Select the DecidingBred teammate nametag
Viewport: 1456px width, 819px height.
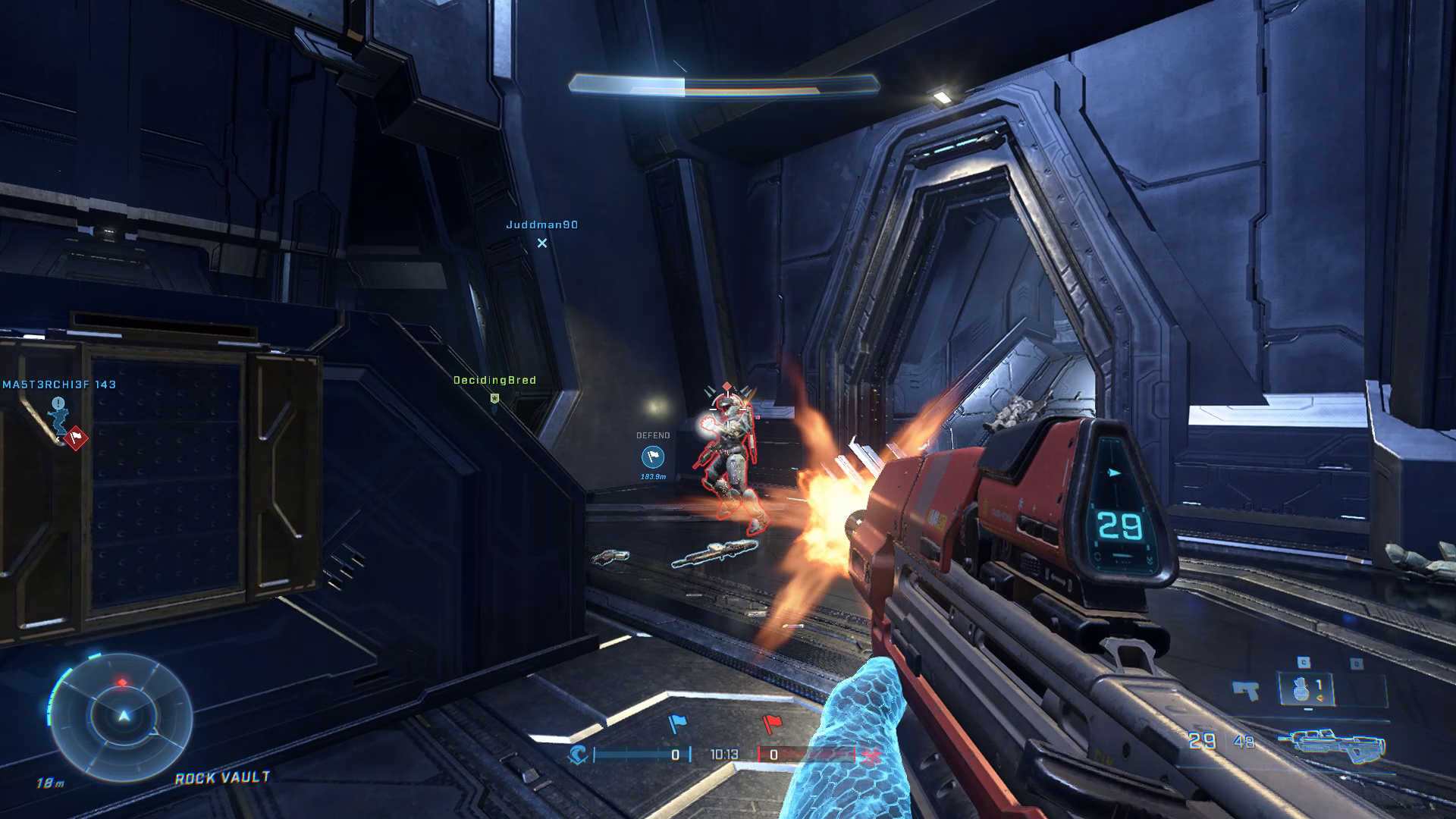494,380
